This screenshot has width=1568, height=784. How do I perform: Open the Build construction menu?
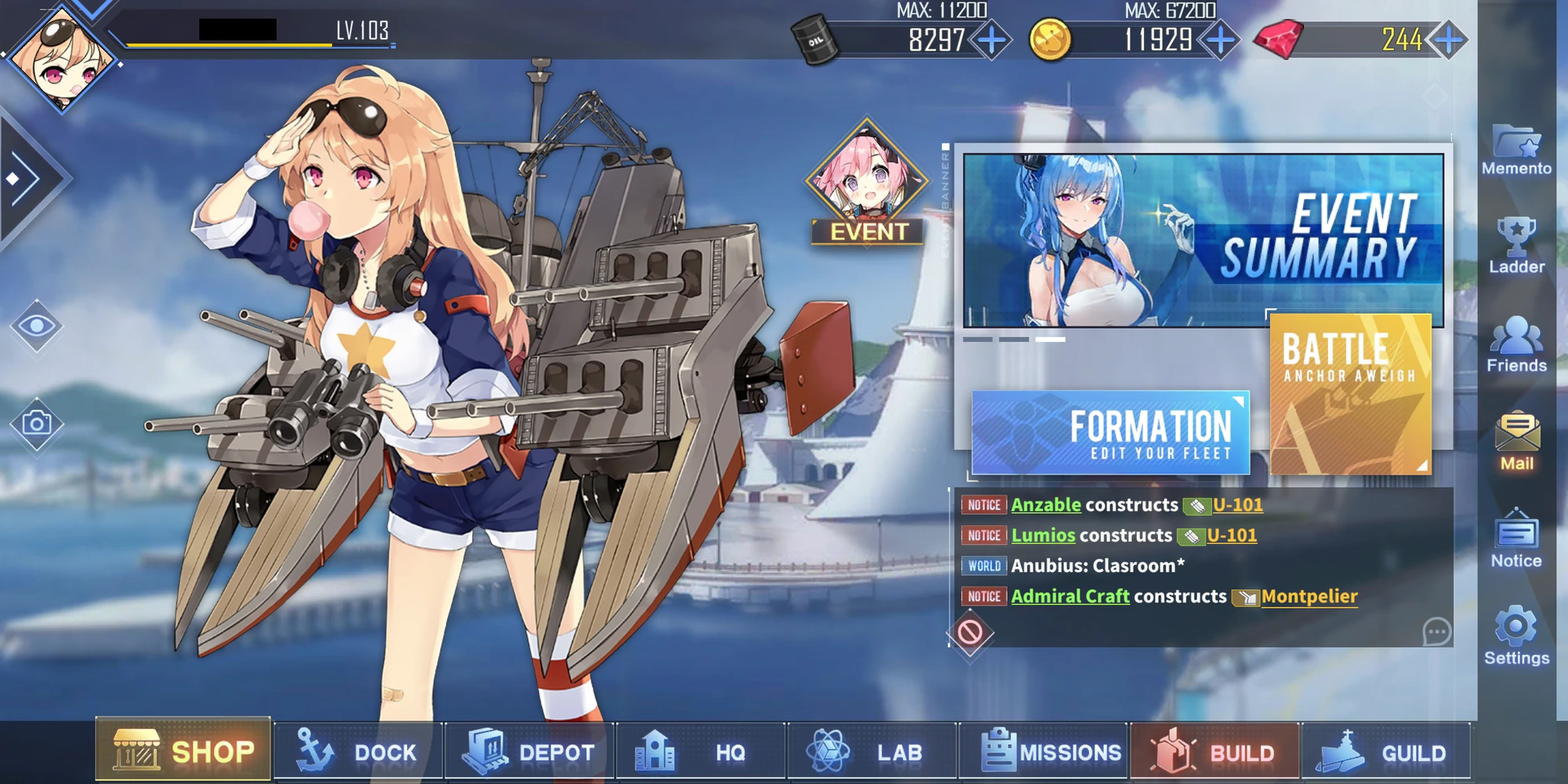point(1215,751)
